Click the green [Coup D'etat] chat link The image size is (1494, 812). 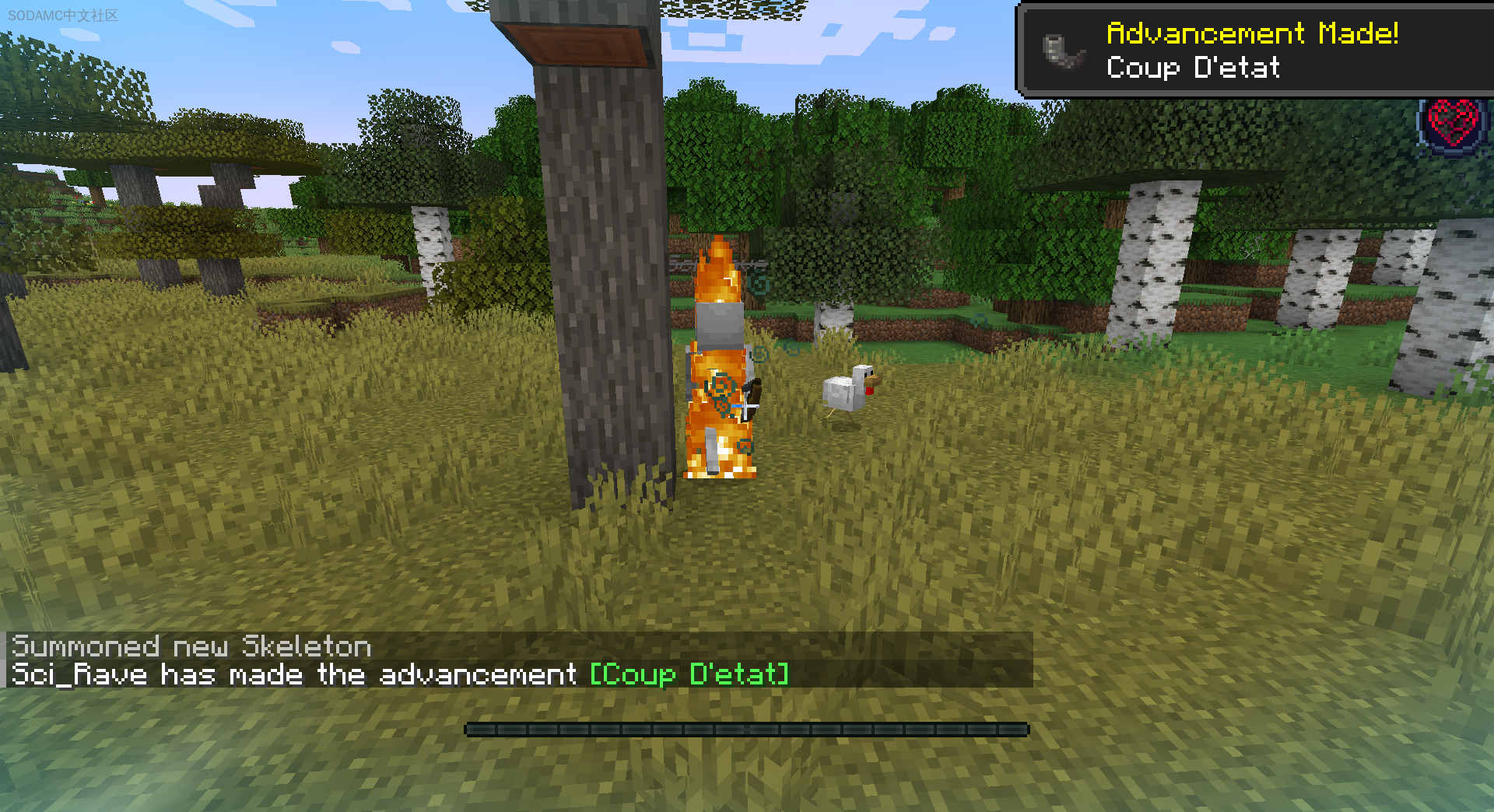689,674
